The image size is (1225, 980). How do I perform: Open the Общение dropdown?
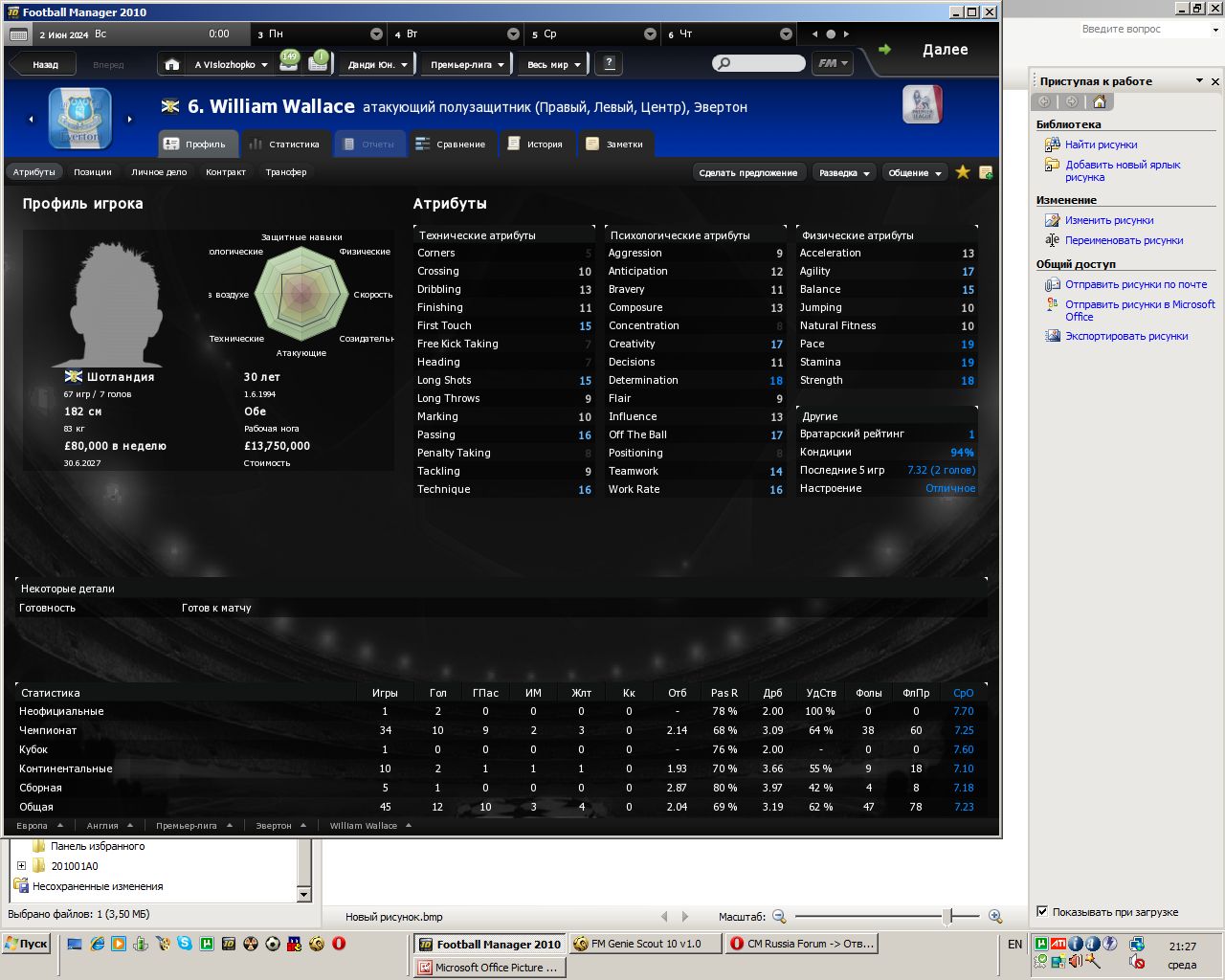(x=914, y=173)
